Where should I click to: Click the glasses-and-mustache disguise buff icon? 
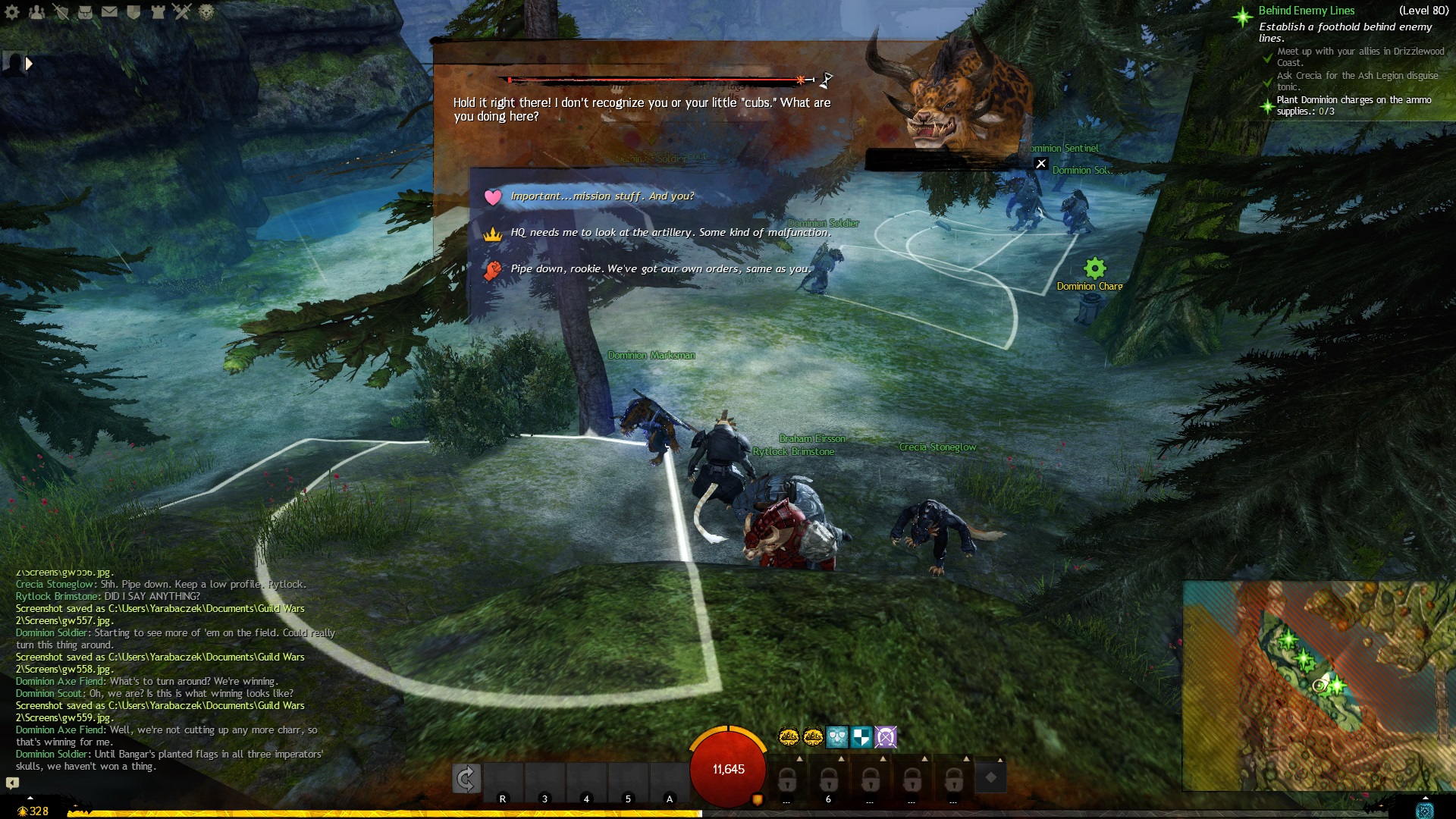point(836,736)
